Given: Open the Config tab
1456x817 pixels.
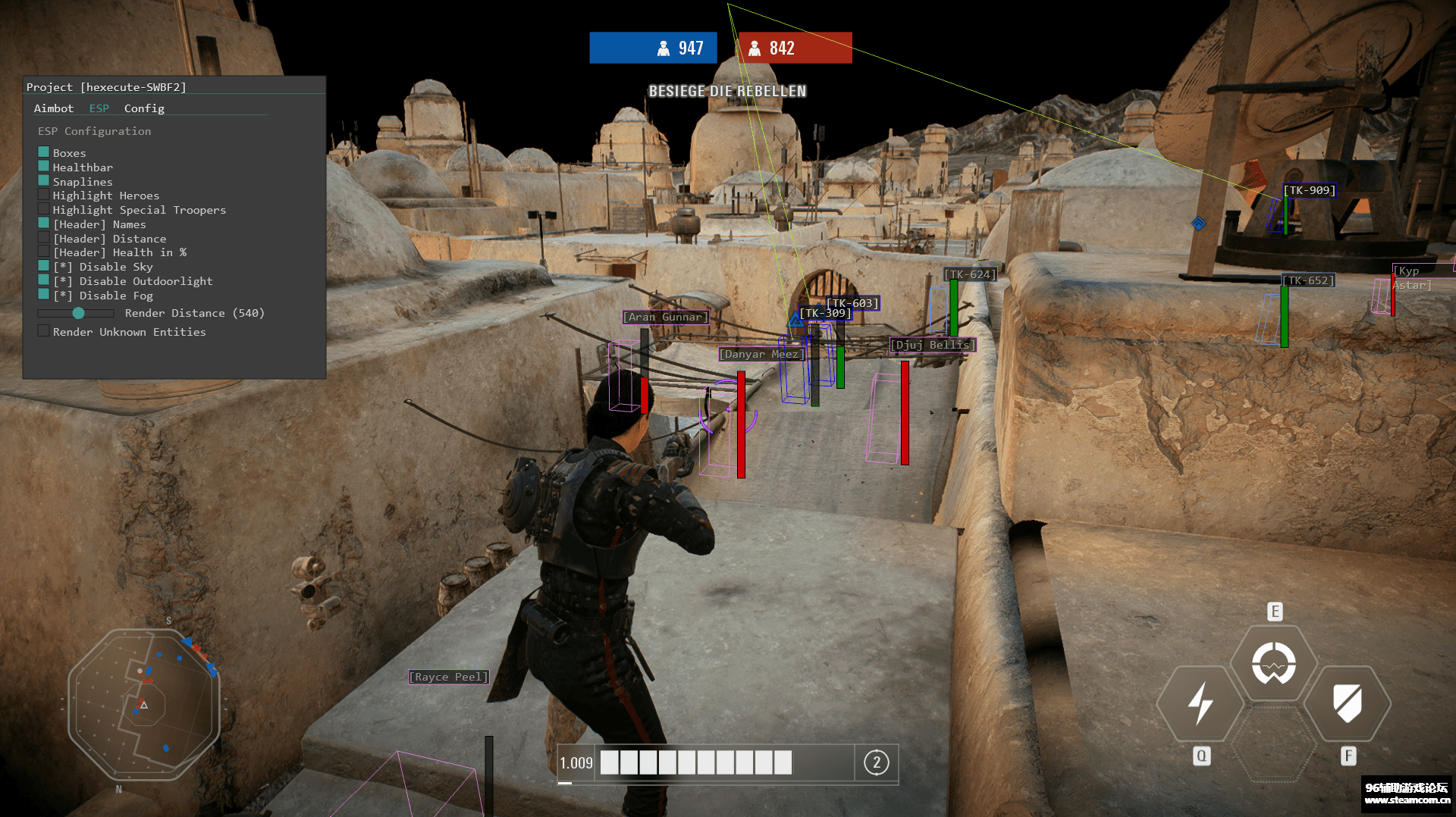Looking at the screenshot, I should [143, 108].
